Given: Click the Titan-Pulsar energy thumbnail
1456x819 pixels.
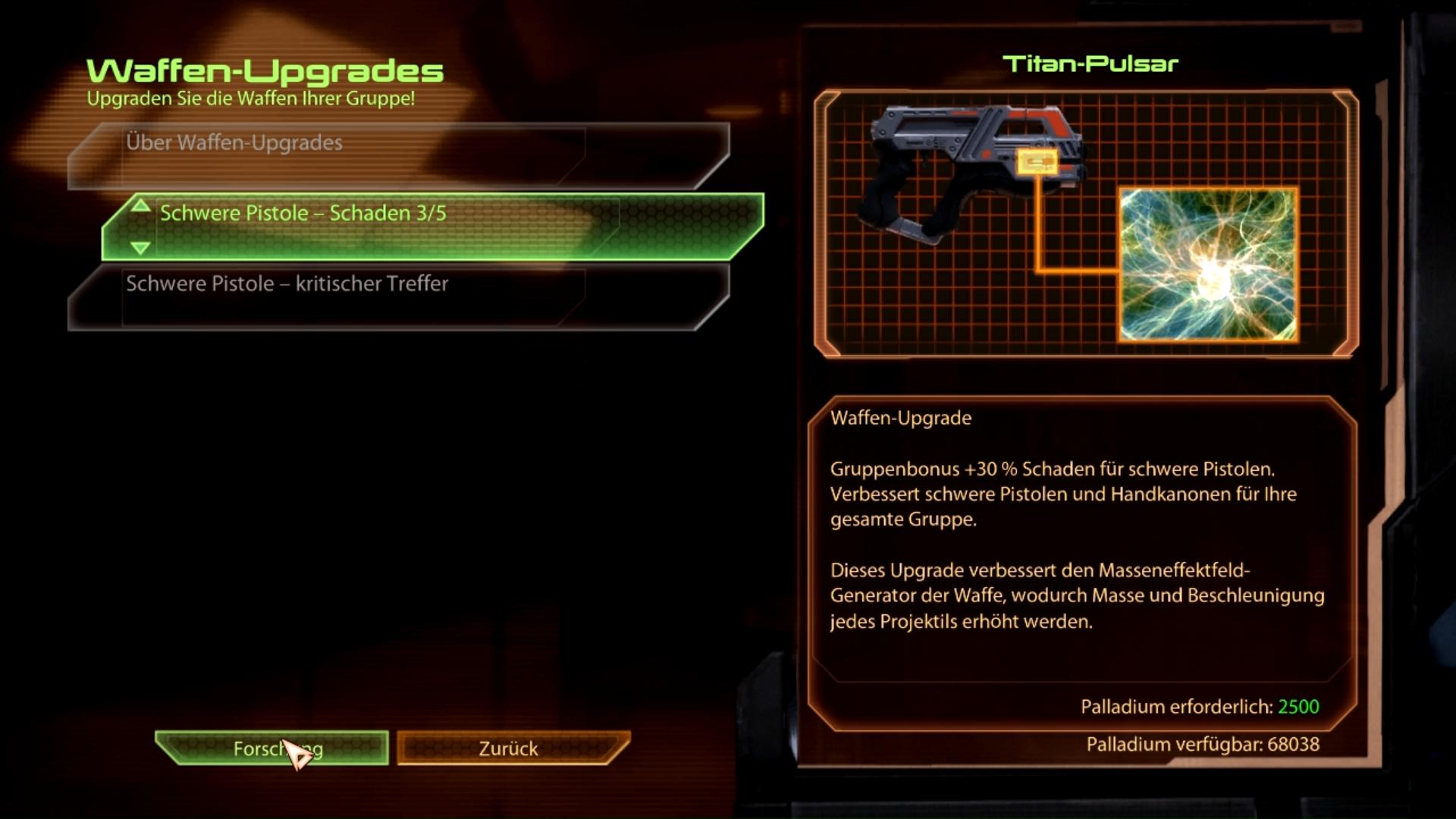Looking at the screenshot, I should click(1208, 265).
